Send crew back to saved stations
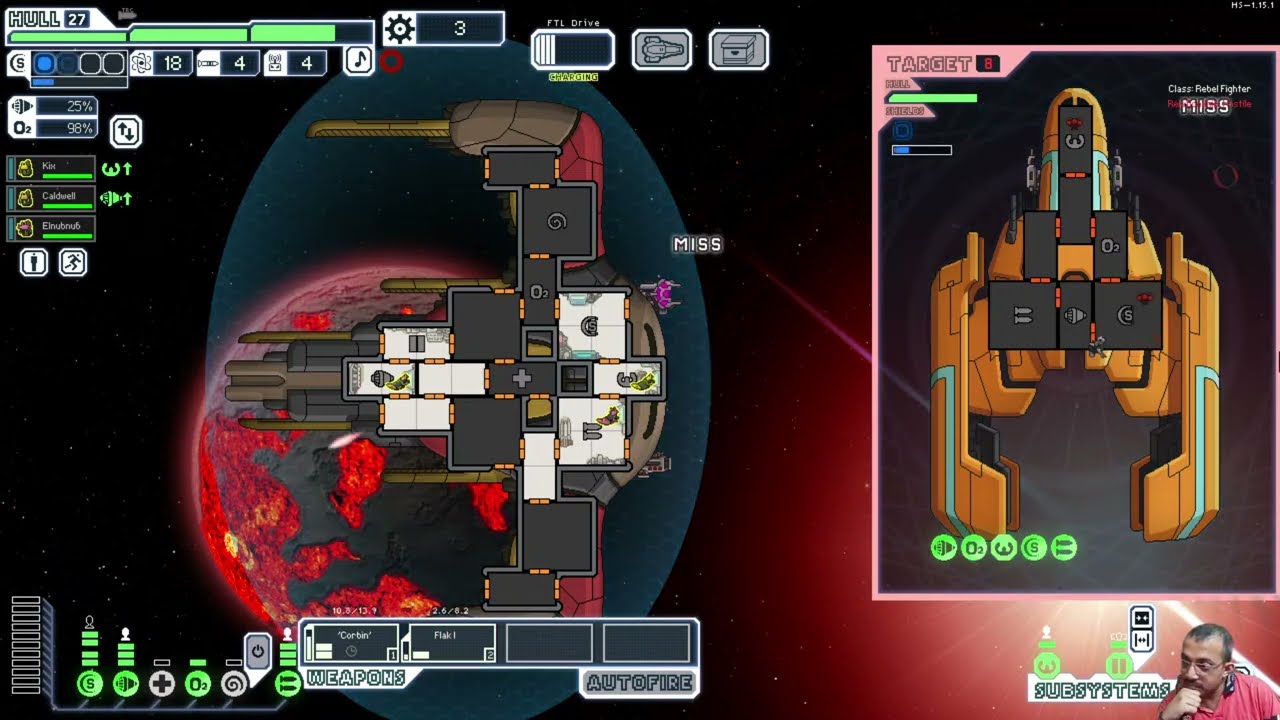Viewport: 1280px width, 720px height. pyautogui.click(x=73, y=263)
